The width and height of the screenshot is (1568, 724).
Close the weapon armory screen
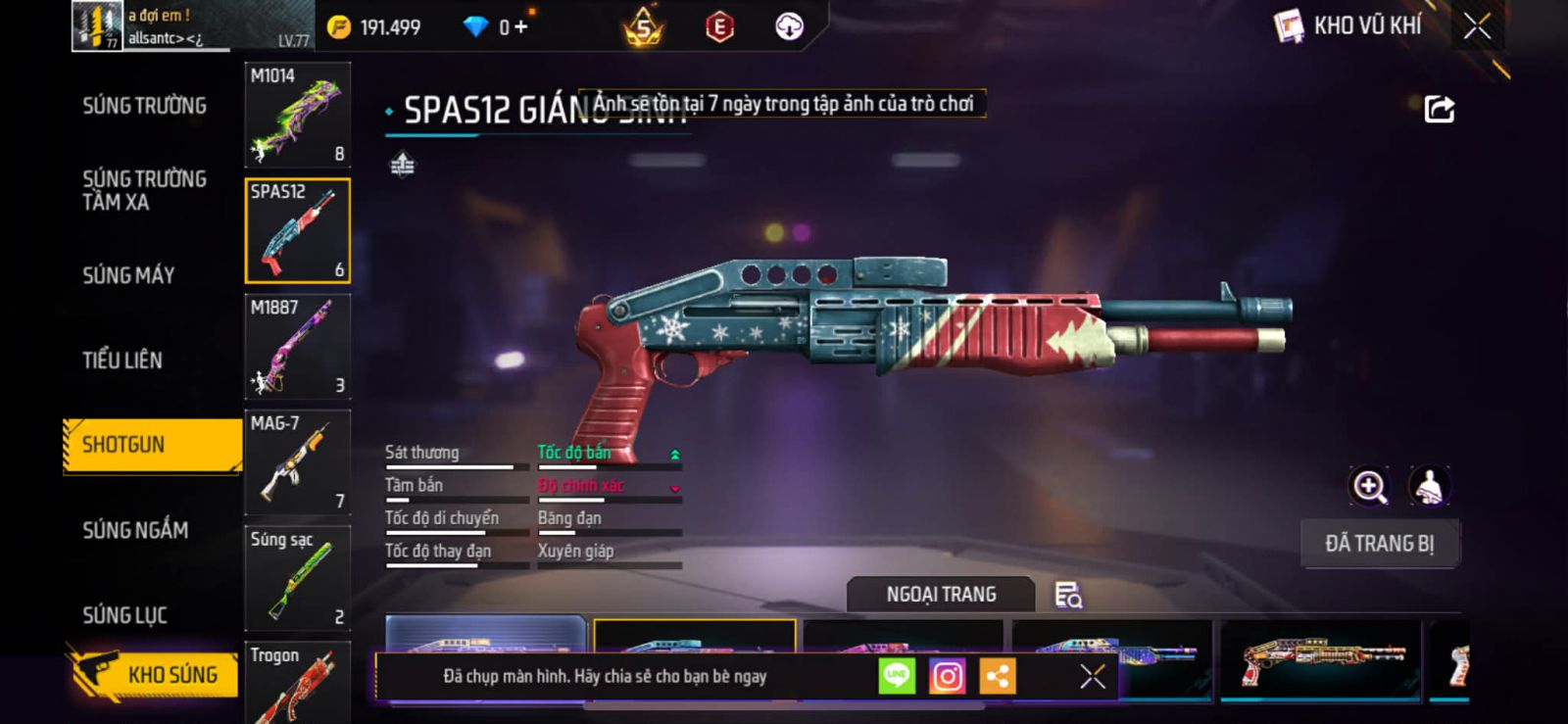1477,26
